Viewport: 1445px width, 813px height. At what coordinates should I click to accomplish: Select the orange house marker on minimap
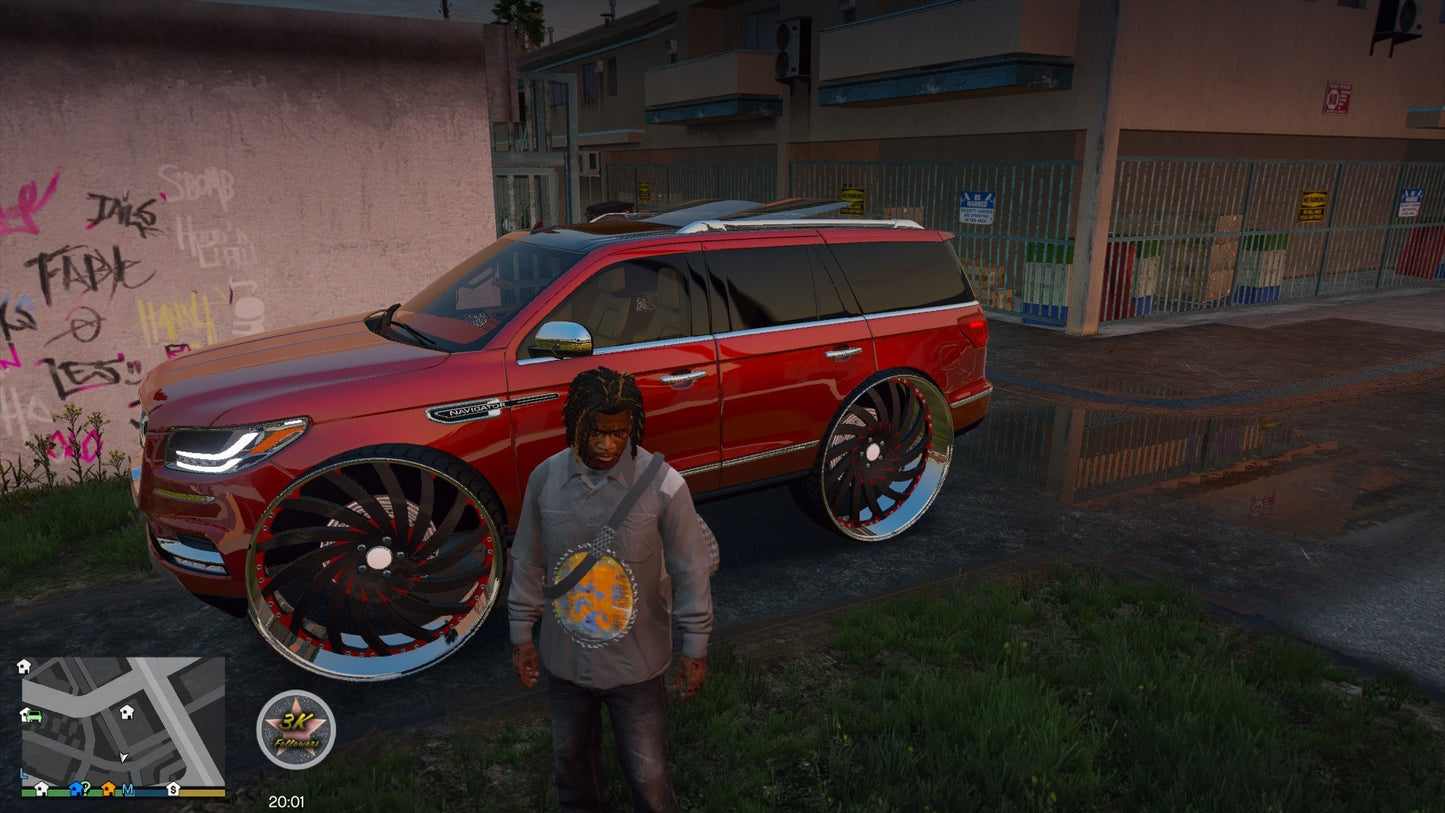[108, 788]
